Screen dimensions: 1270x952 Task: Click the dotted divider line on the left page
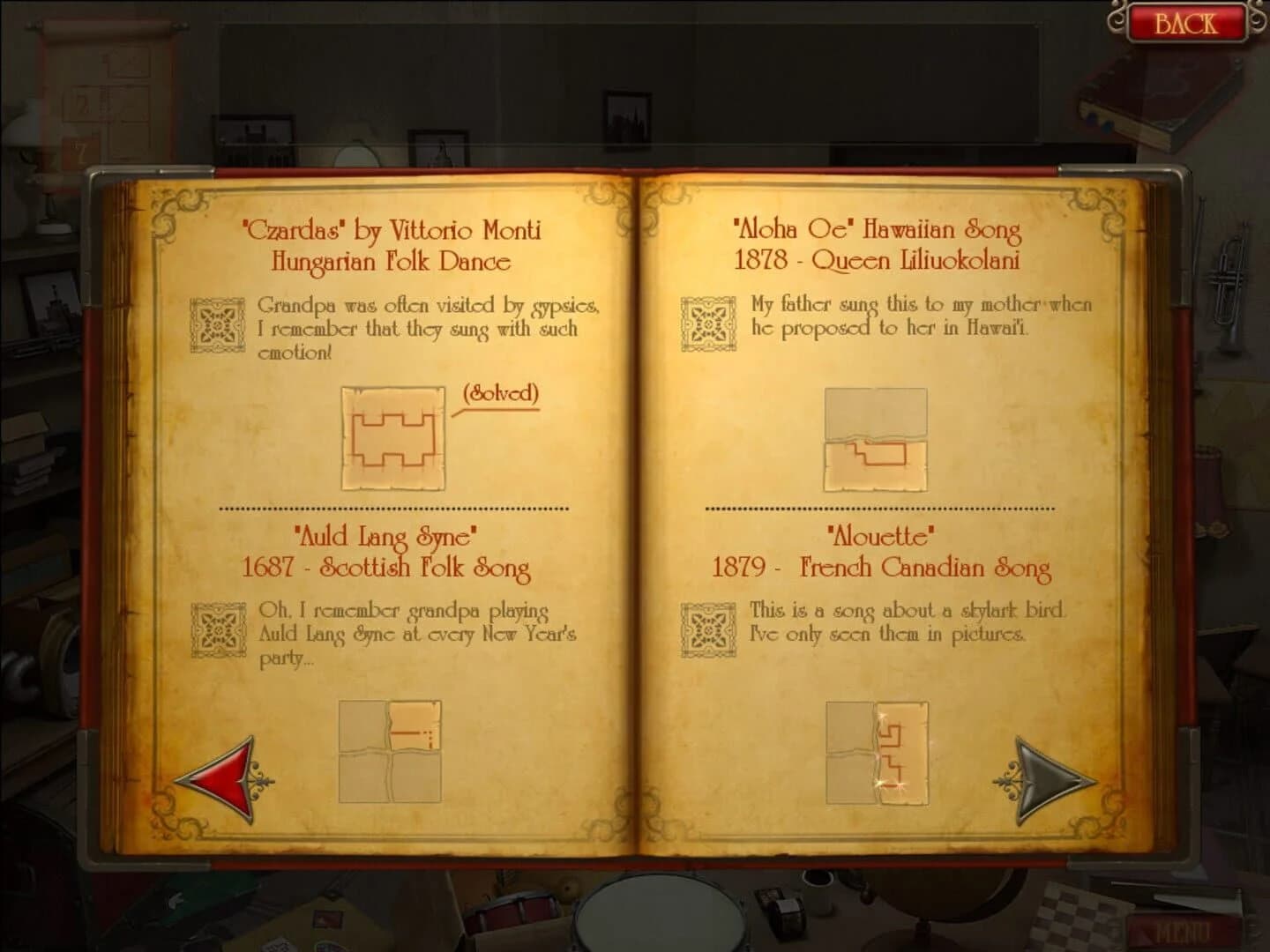point(393,508)
